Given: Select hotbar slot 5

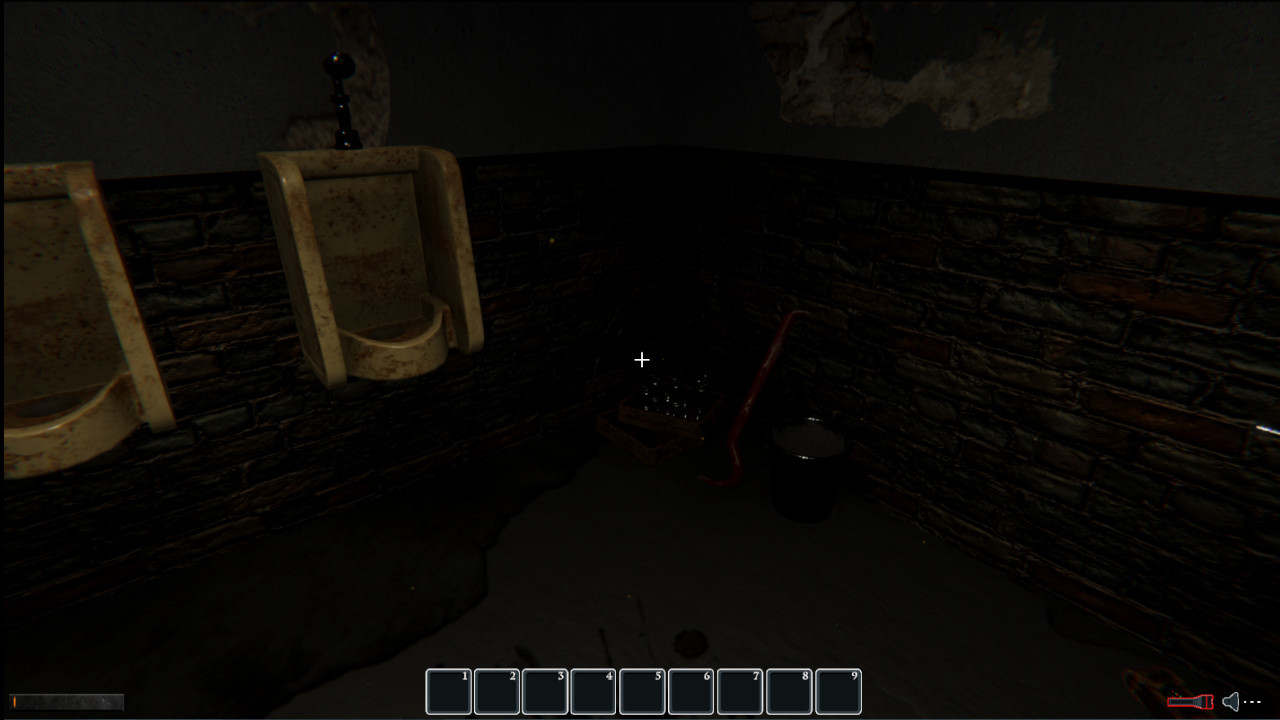Looking at the screenshot, I should [x=642, y=691].
